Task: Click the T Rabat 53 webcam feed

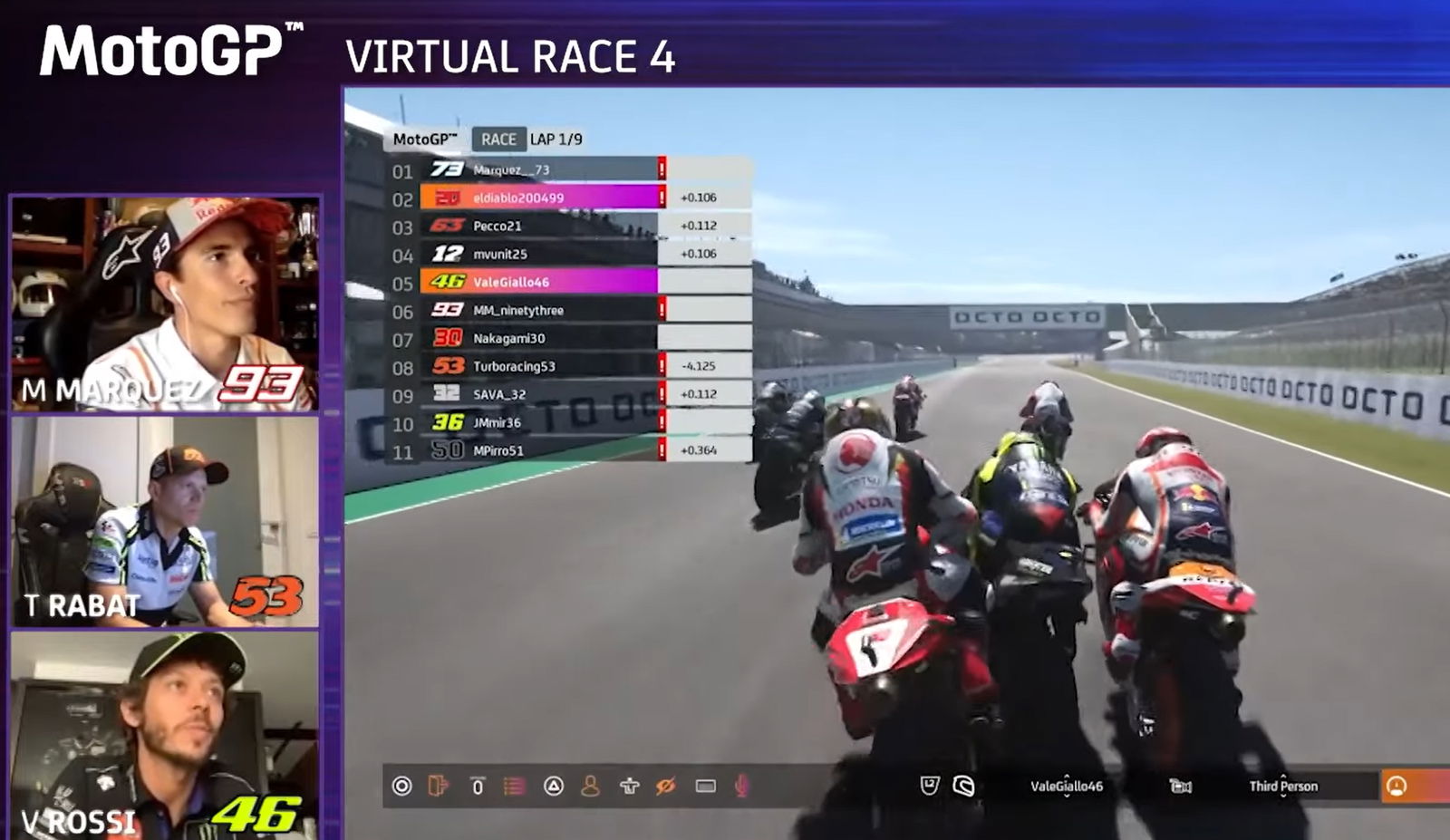Action: click(165, 521)
